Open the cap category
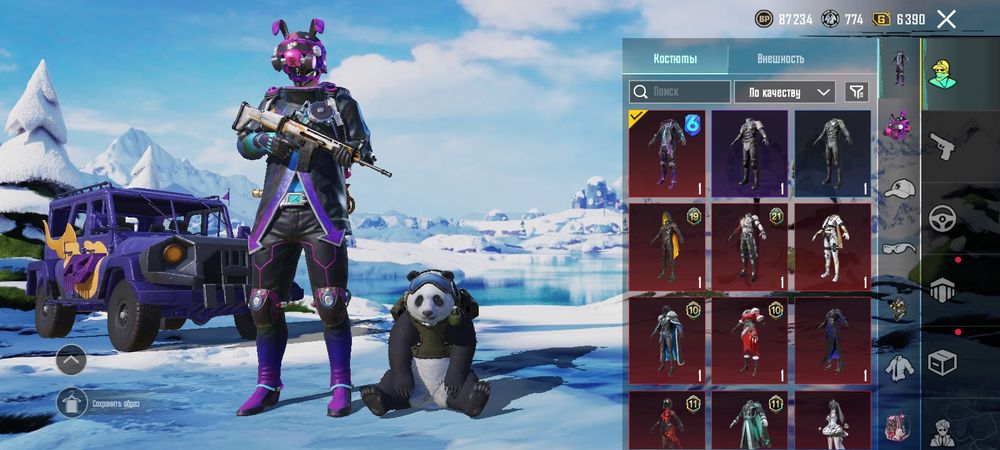The image size is (1000, 450). tap(899, 188)
